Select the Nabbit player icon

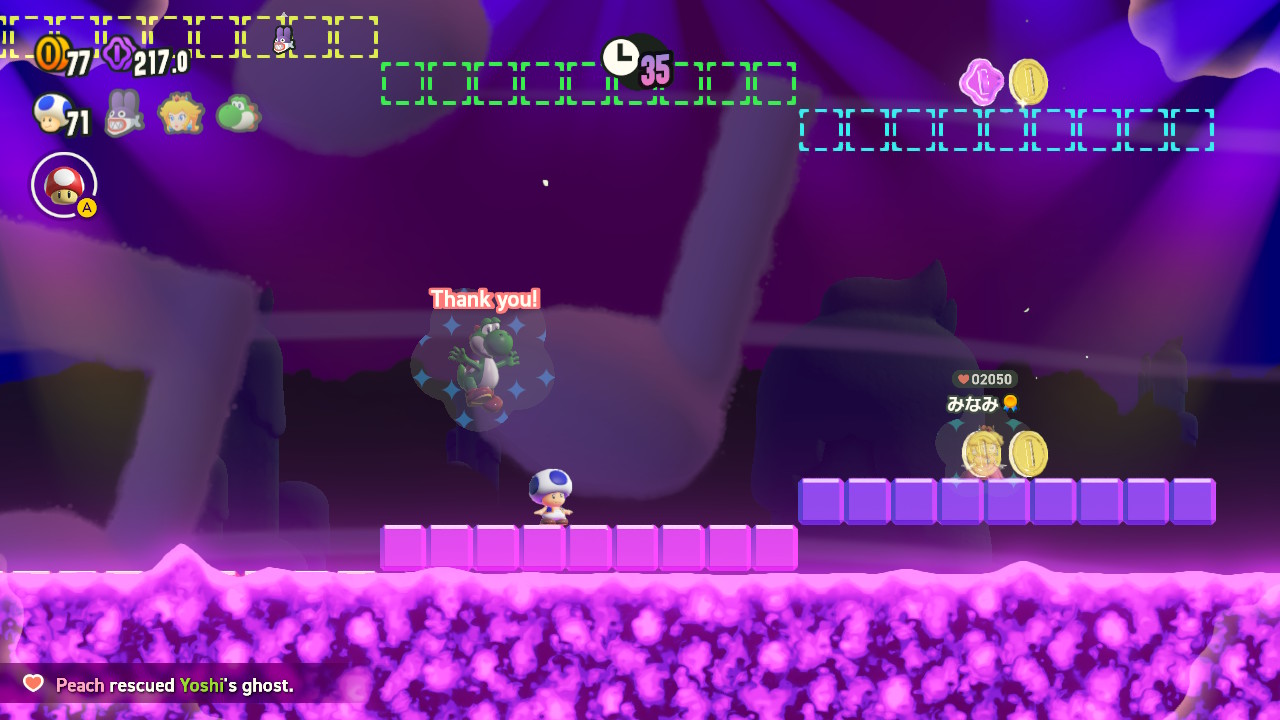pos(123,113)
